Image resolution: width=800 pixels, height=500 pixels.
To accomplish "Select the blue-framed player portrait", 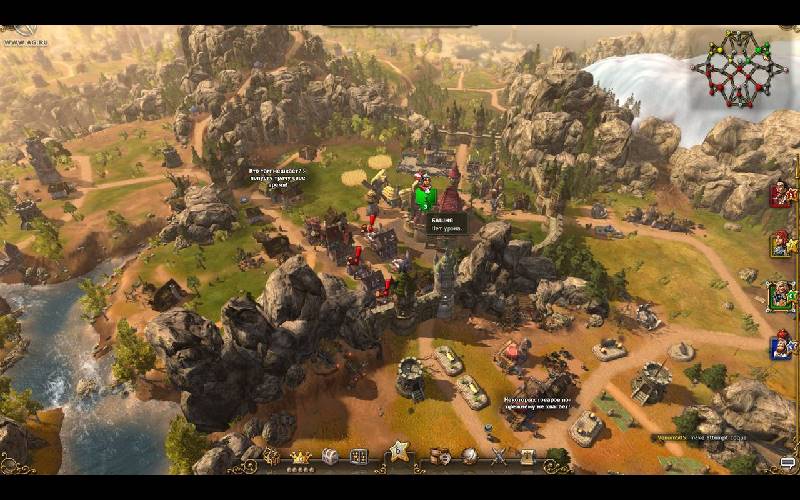I will click(x=781, y=347).
